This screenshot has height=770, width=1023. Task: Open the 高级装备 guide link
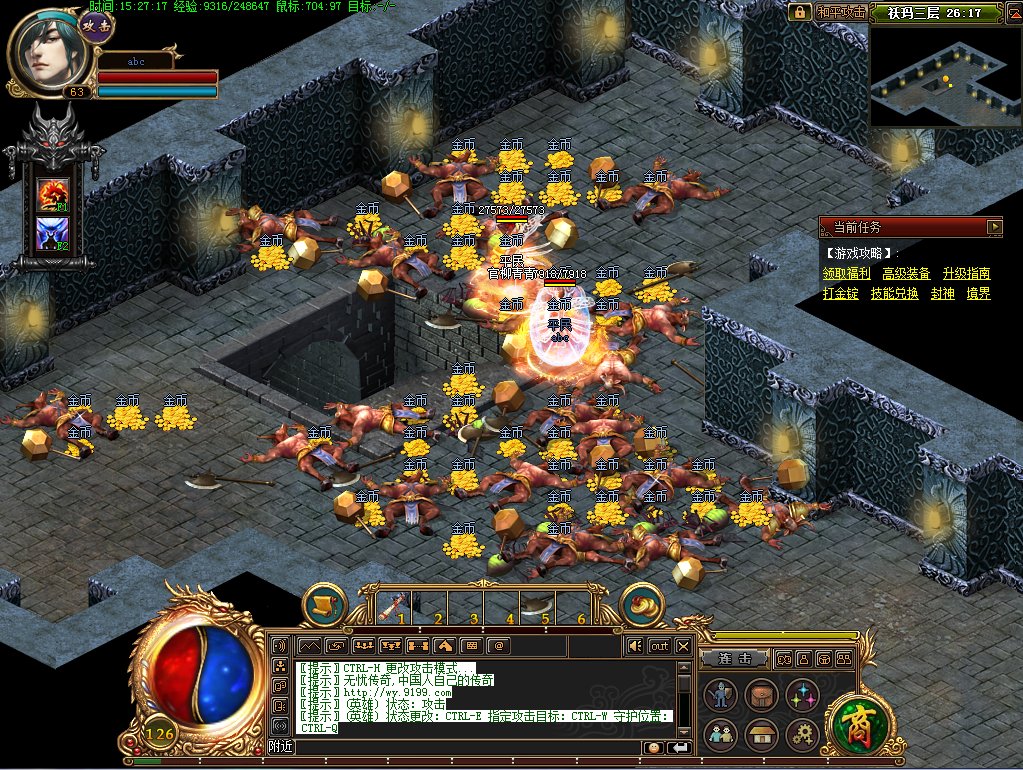click(x=906, y=273)
